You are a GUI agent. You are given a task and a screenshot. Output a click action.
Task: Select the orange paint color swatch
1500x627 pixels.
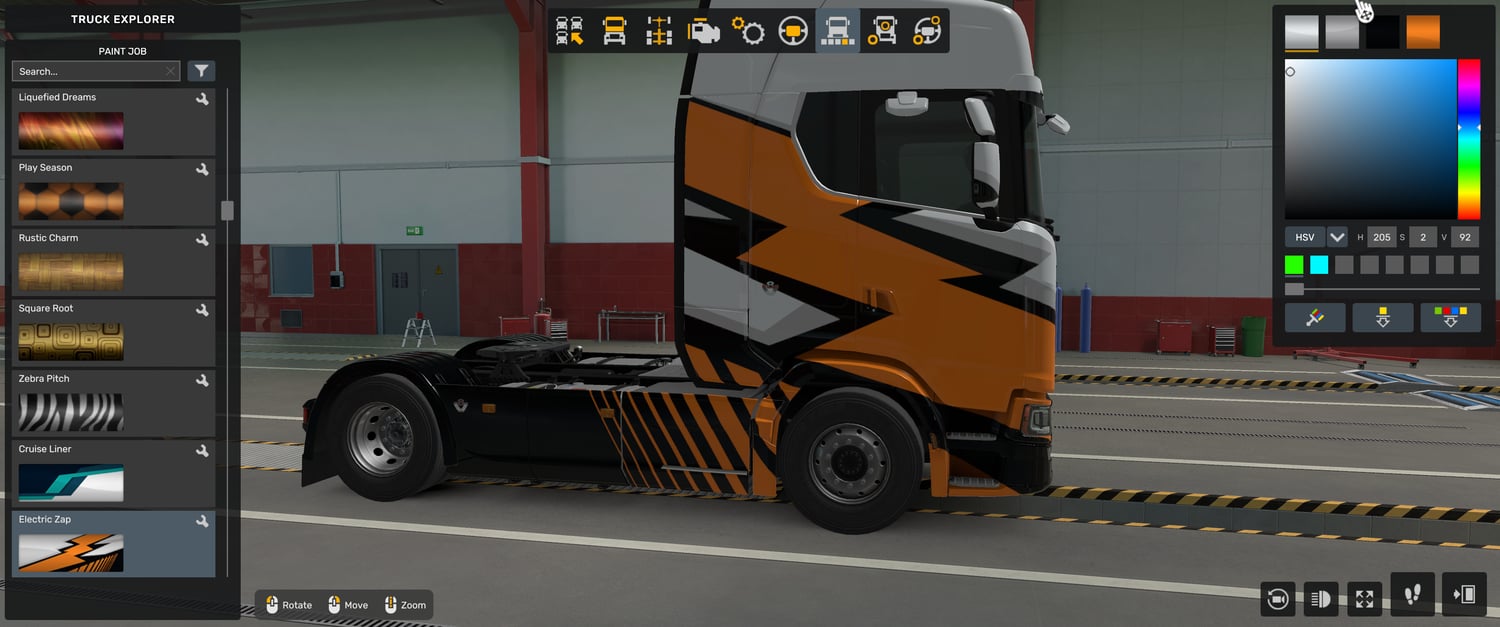1423,32
